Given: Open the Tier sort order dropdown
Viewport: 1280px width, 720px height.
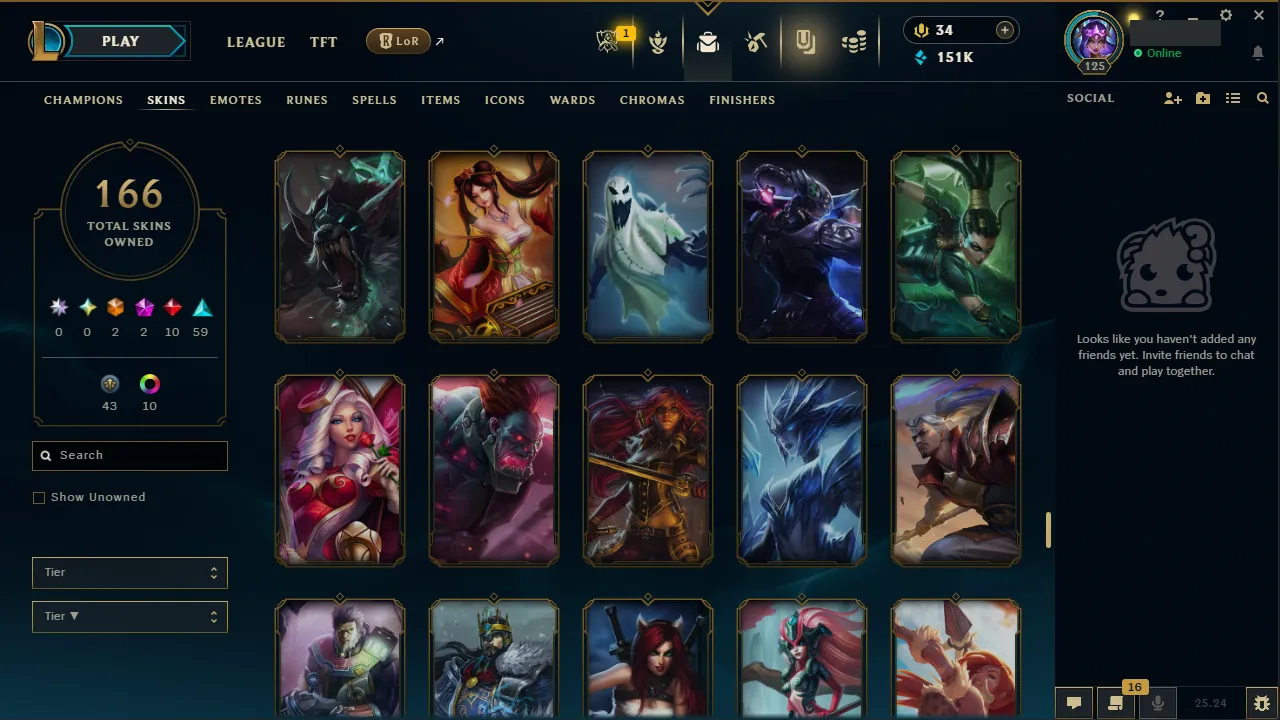Looking at the screenshot, I should pos(129,616).
